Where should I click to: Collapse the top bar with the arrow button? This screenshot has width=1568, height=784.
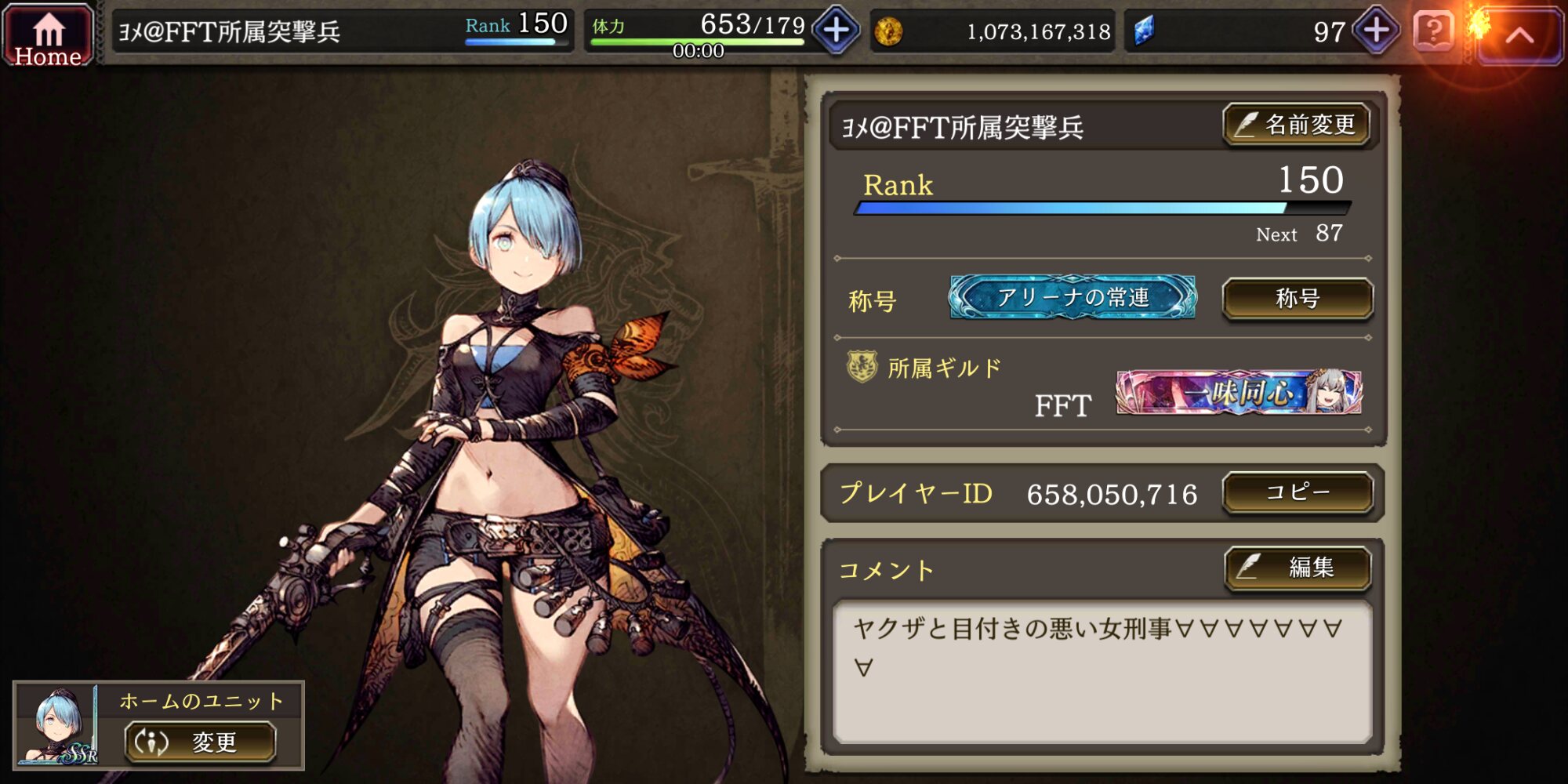click(1519, 35)
